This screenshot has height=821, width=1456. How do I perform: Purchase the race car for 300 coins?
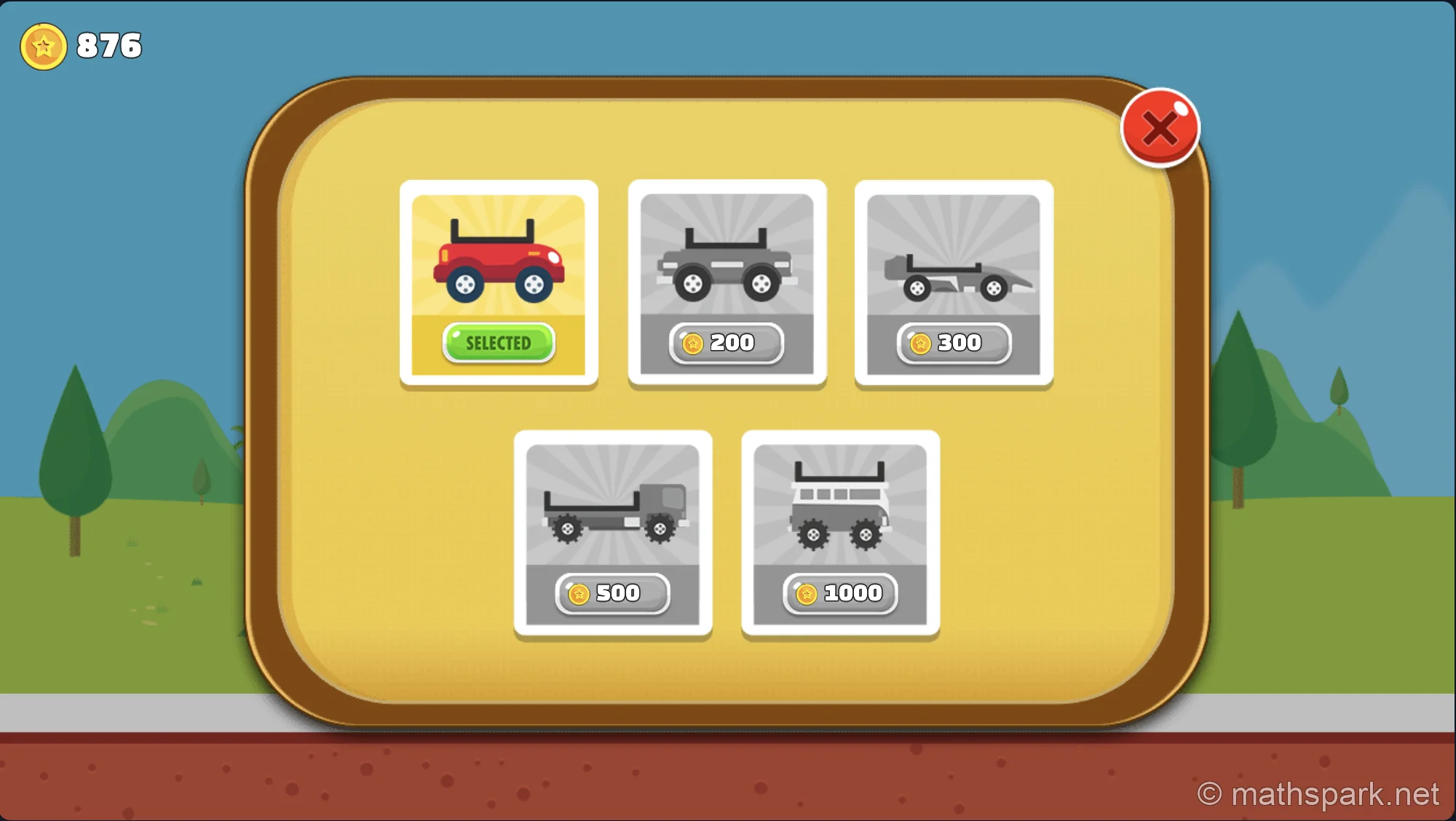[x=954, y=342]
